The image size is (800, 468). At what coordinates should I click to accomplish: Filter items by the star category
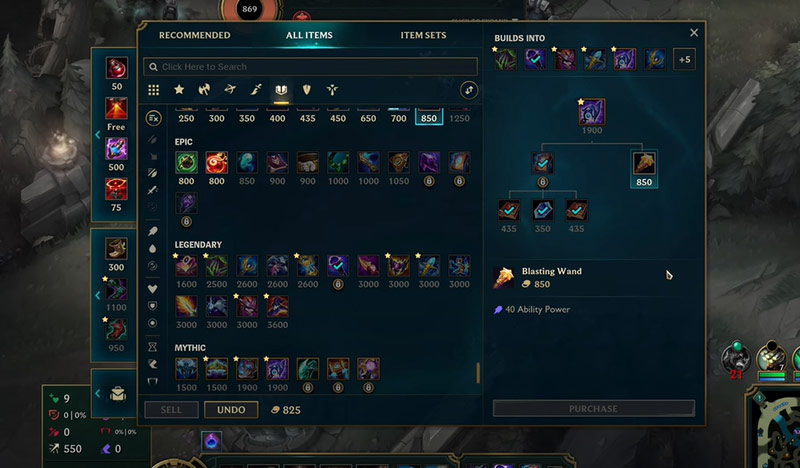(x=179, y=90)
